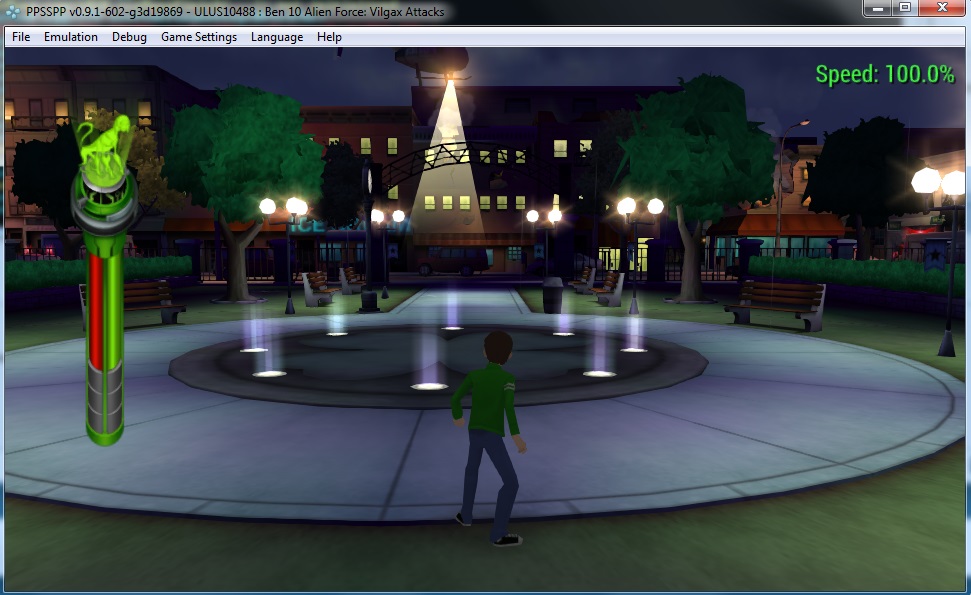Close the PPSSPP window
This screenshot has height=595, width=971.
tap(942, 8)
